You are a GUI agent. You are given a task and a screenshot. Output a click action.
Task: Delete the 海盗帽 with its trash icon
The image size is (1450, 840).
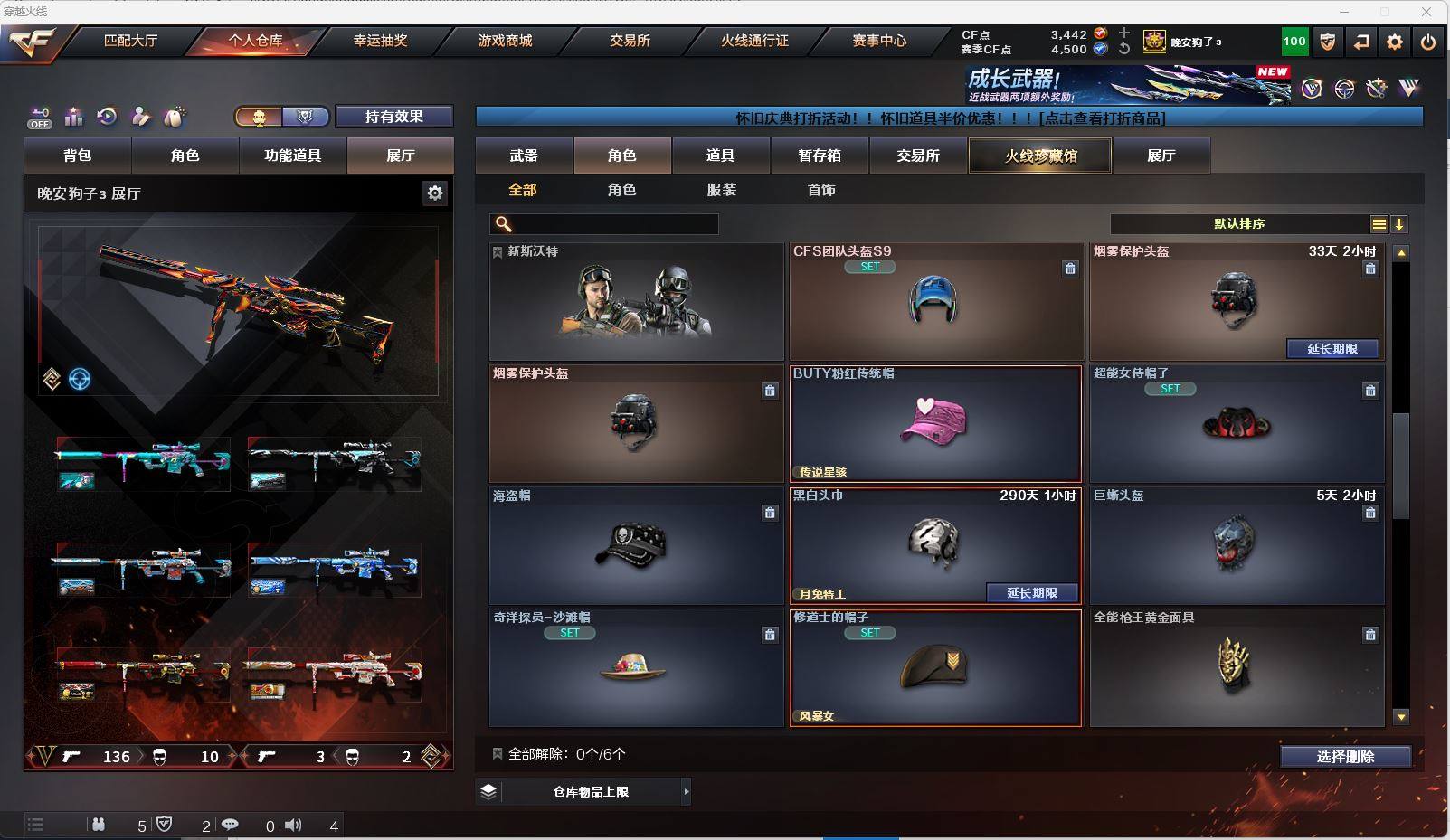coord(770,513)
